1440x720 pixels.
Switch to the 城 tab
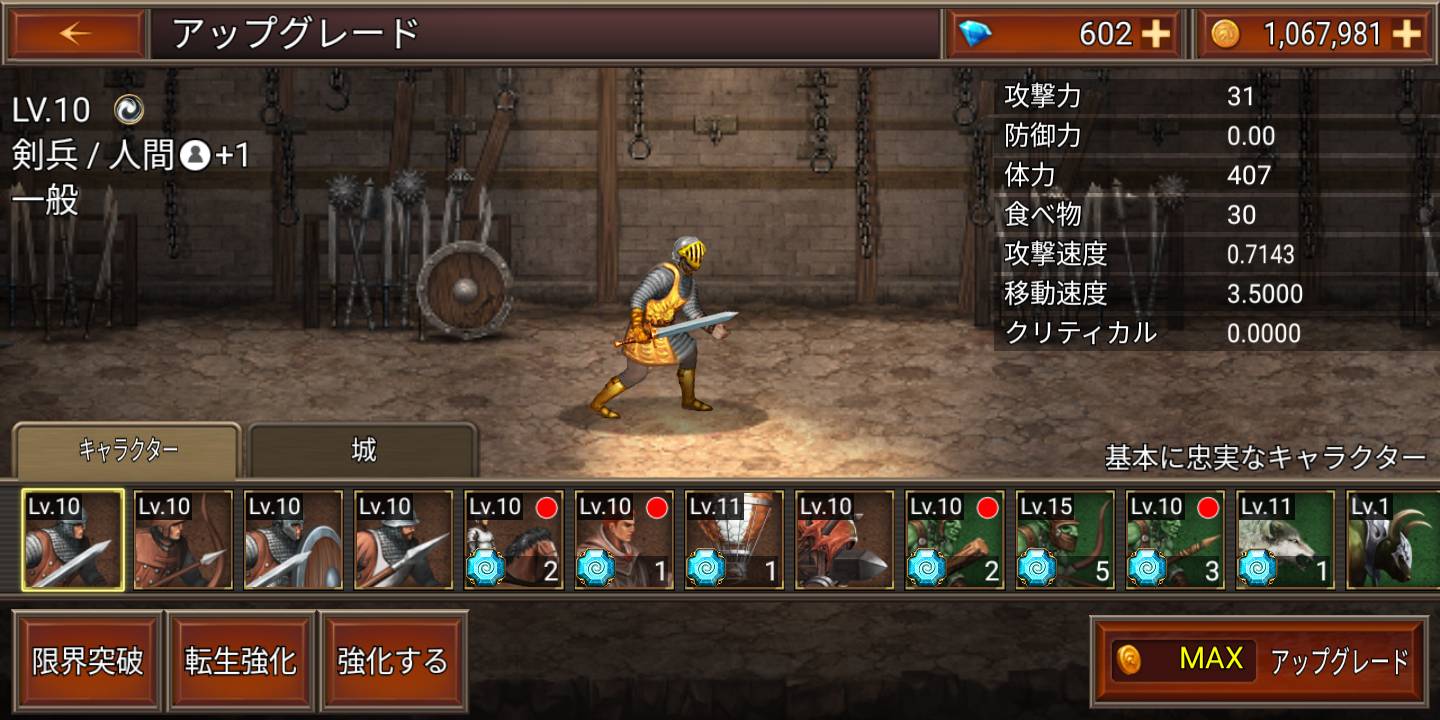[x=362, y=450]
